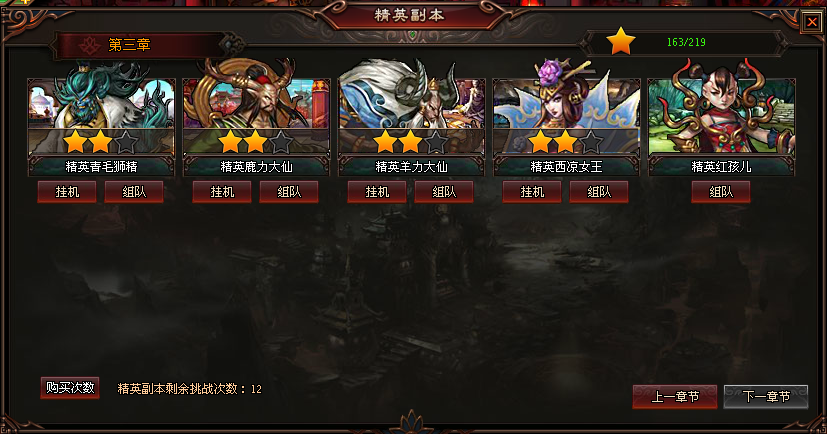
Task: Buy more attempts with 购买次数
Action: (70, 388)
